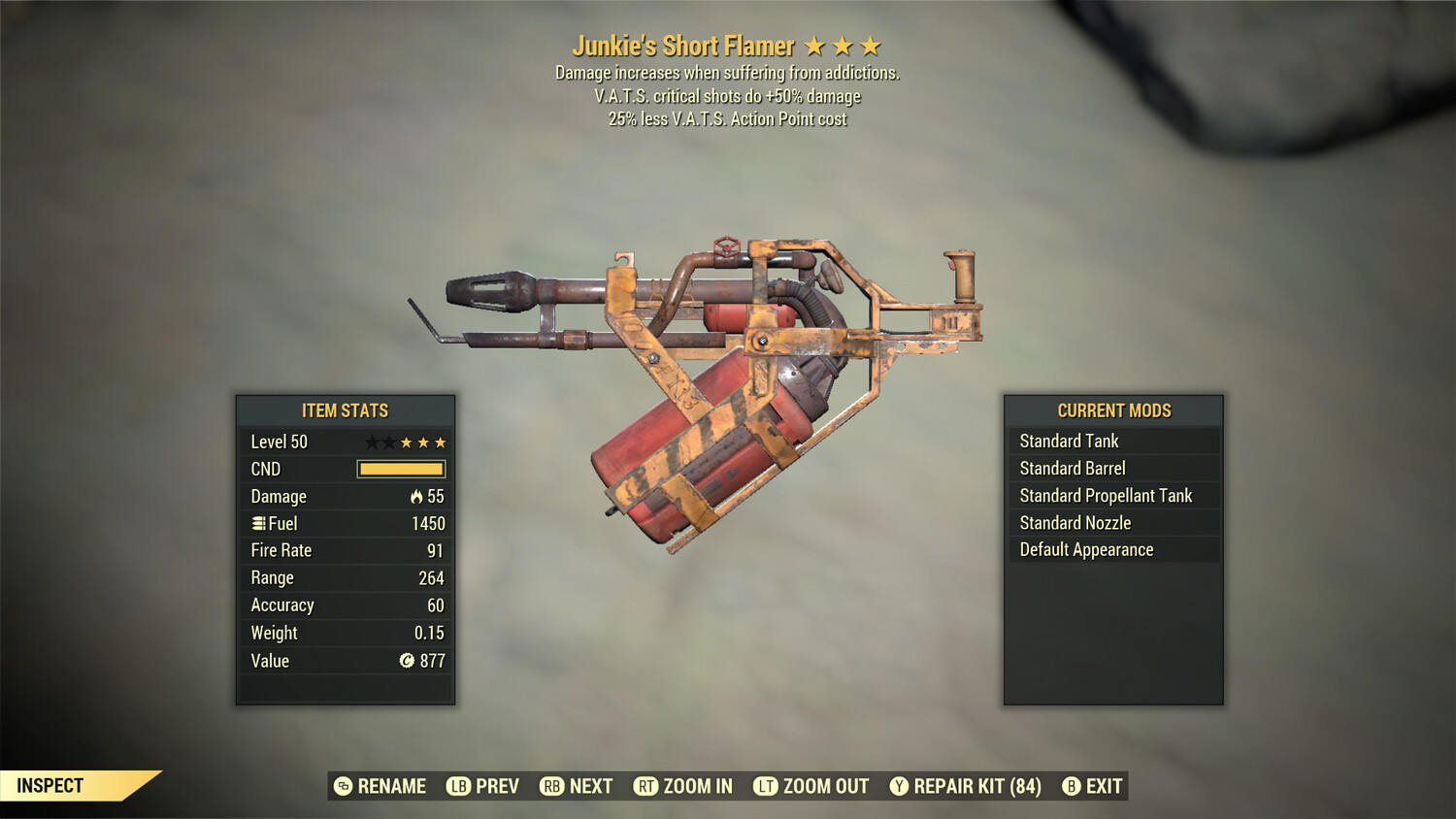
Task: Click the last gold star in the Level row
Action: coord(440,442)
